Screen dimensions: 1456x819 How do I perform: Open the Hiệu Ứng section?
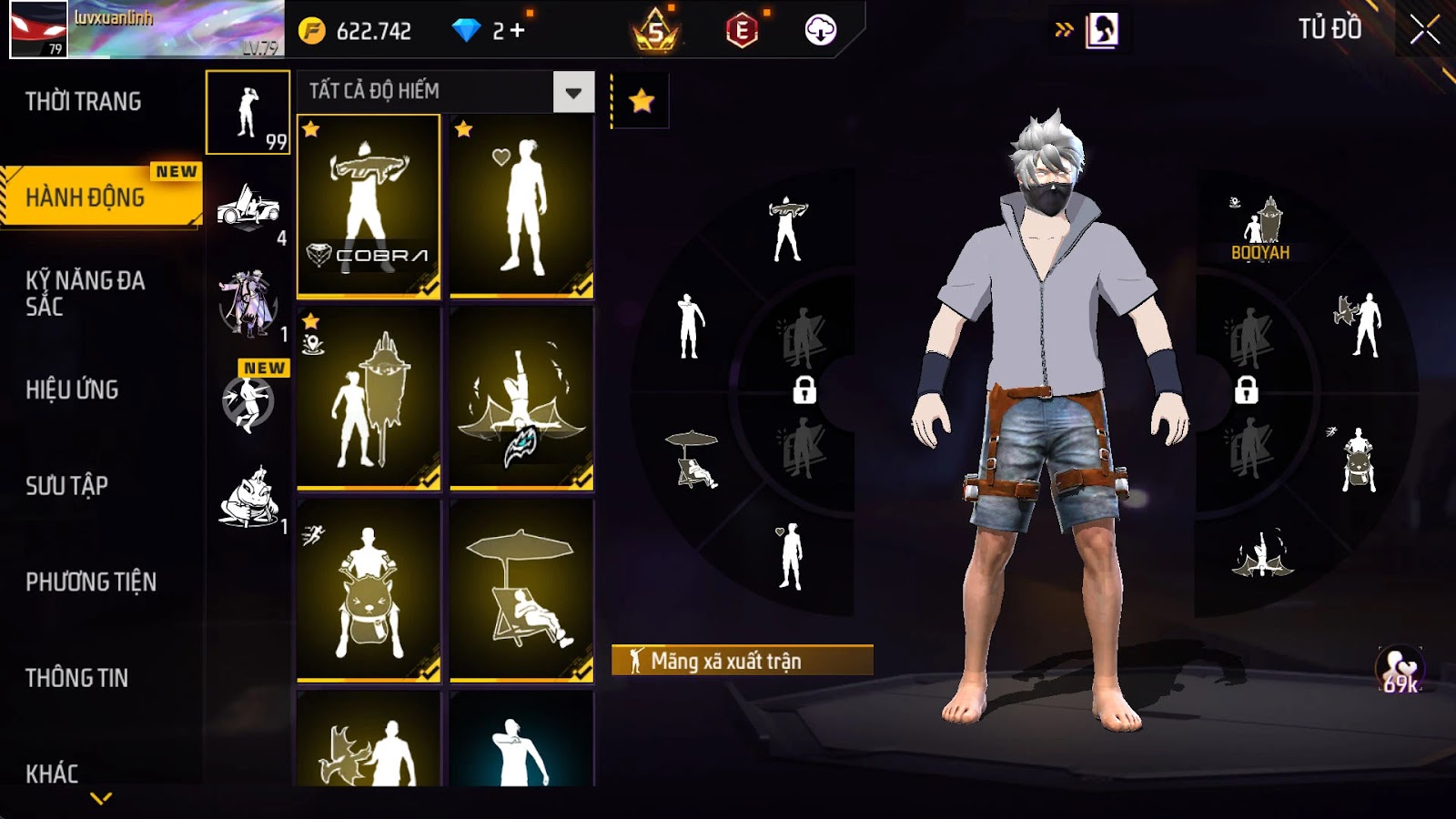[x=73, y=389]
